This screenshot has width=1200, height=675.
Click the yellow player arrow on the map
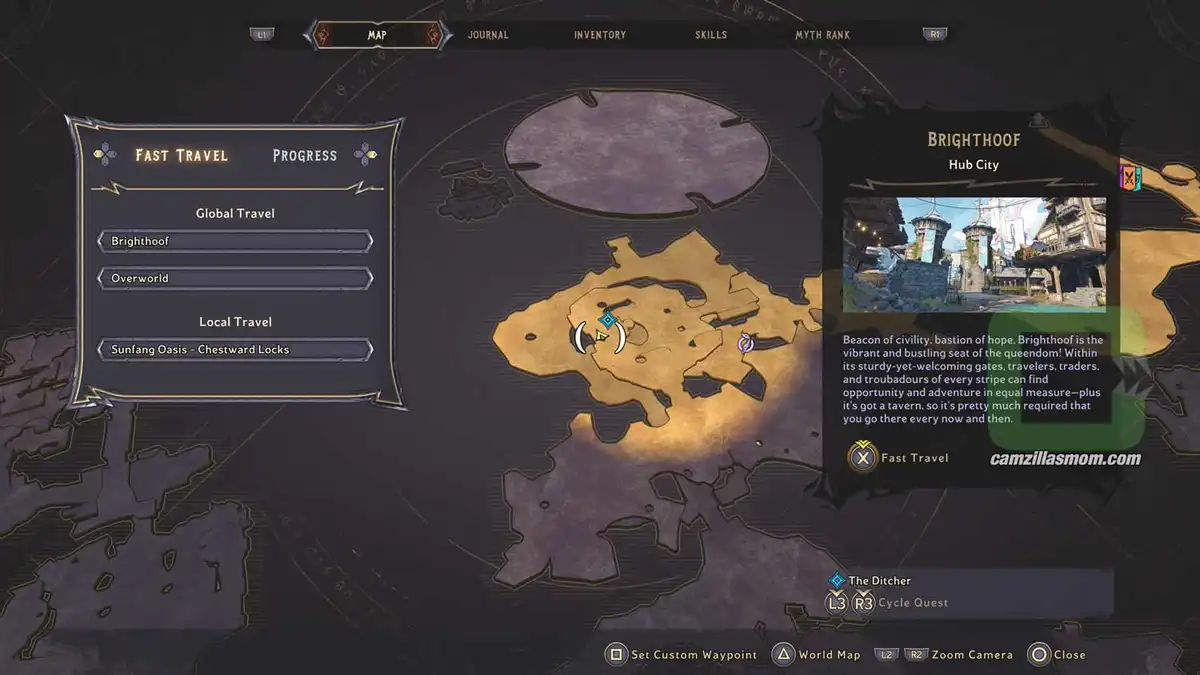(x=600, y=336)
